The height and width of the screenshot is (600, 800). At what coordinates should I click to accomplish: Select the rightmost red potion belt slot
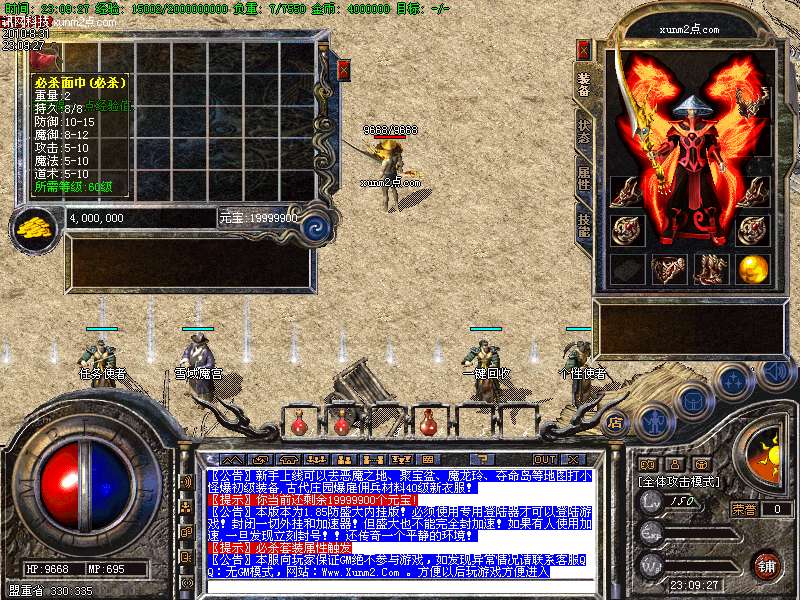click(x=429, y=423)
